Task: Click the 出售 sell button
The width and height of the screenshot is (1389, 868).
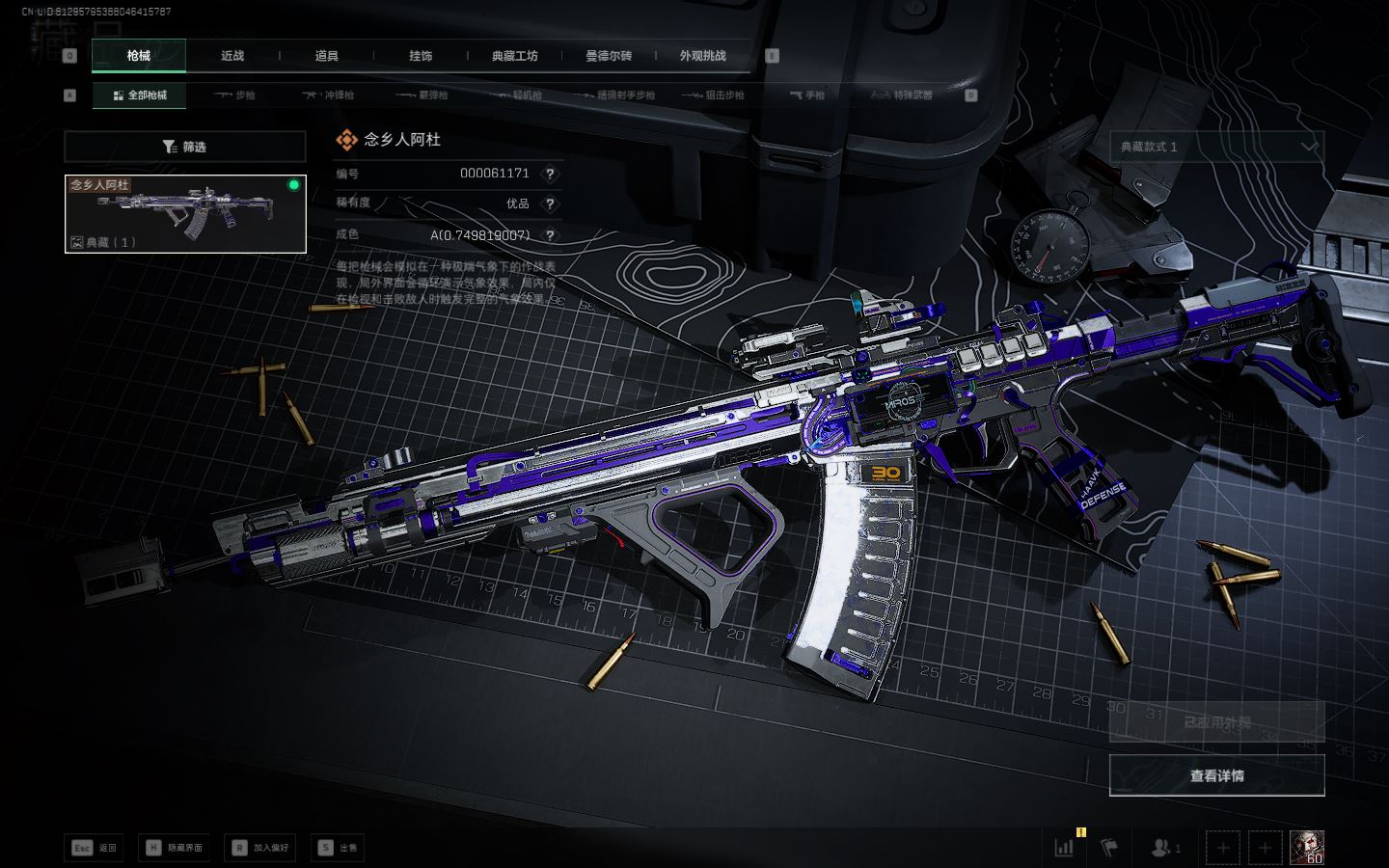Action: pyautogui.click(x=338, y=848)
